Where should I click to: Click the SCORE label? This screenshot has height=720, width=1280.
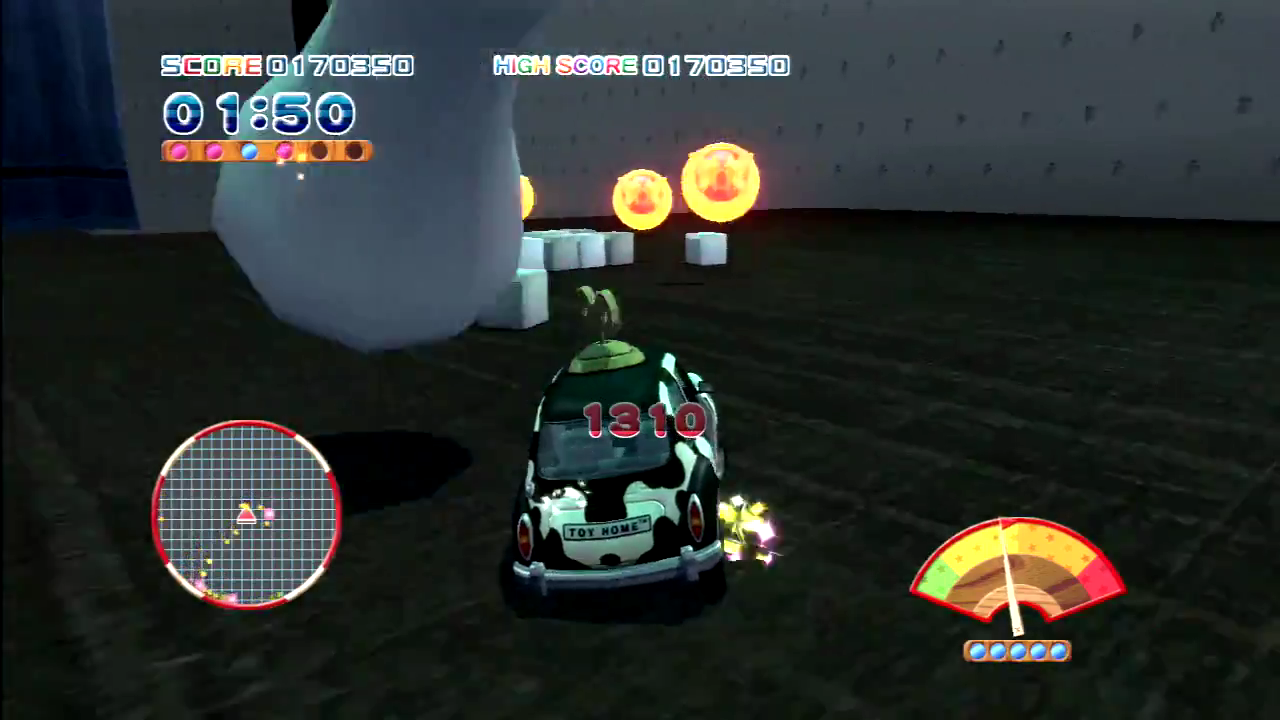point(210,66)
